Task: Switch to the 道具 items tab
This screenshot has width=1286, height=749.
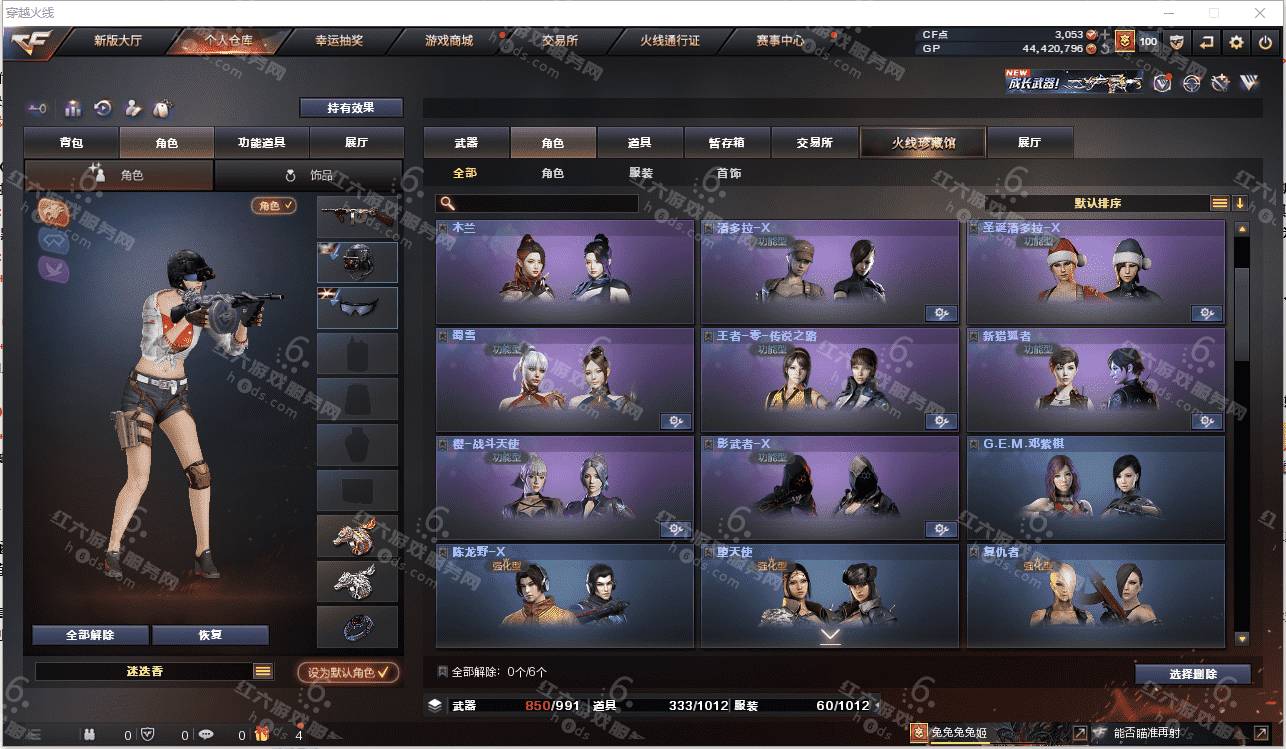Action: 640,143
